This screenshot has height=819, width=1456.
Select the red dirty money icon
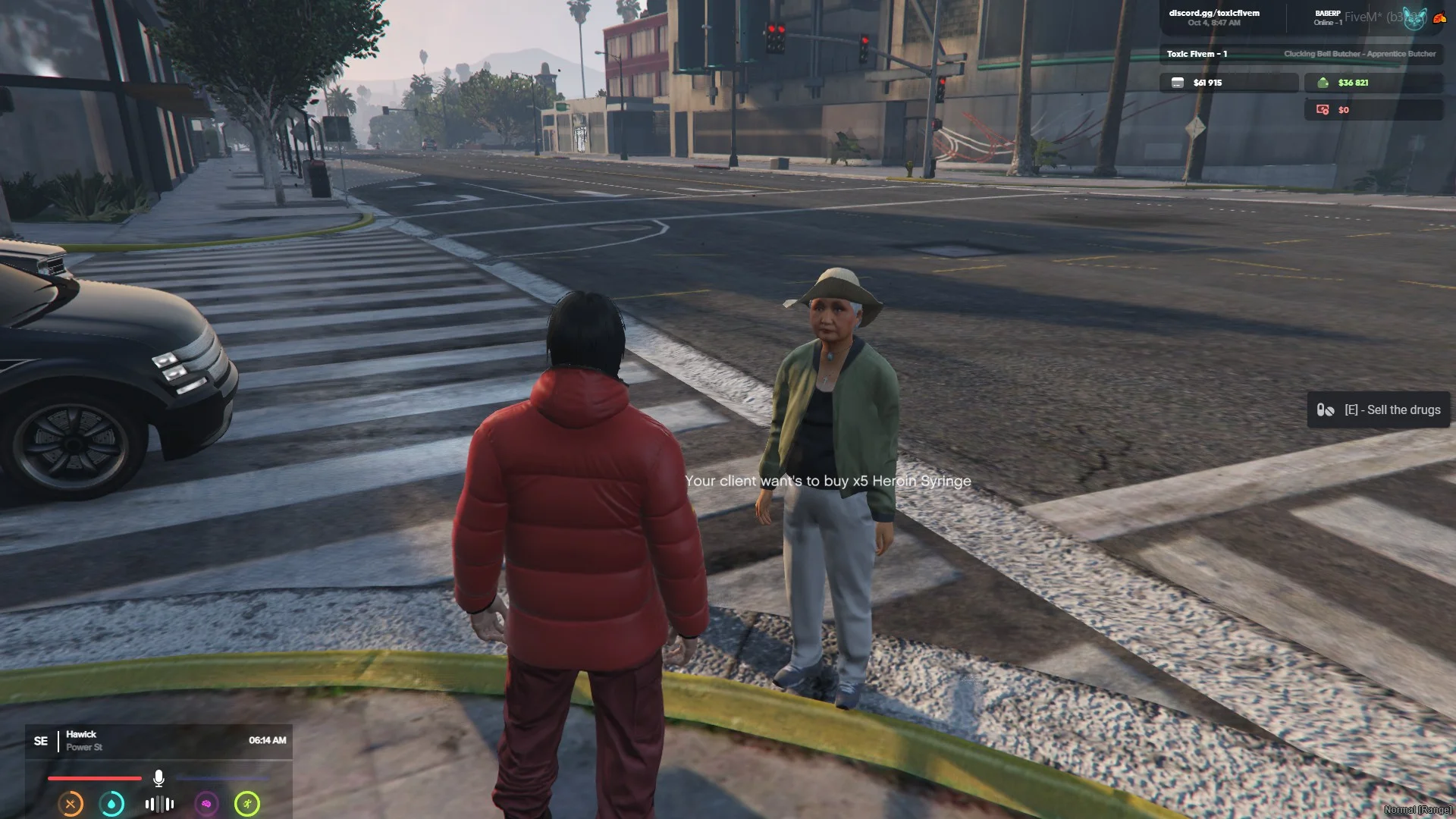[1323, 110]
